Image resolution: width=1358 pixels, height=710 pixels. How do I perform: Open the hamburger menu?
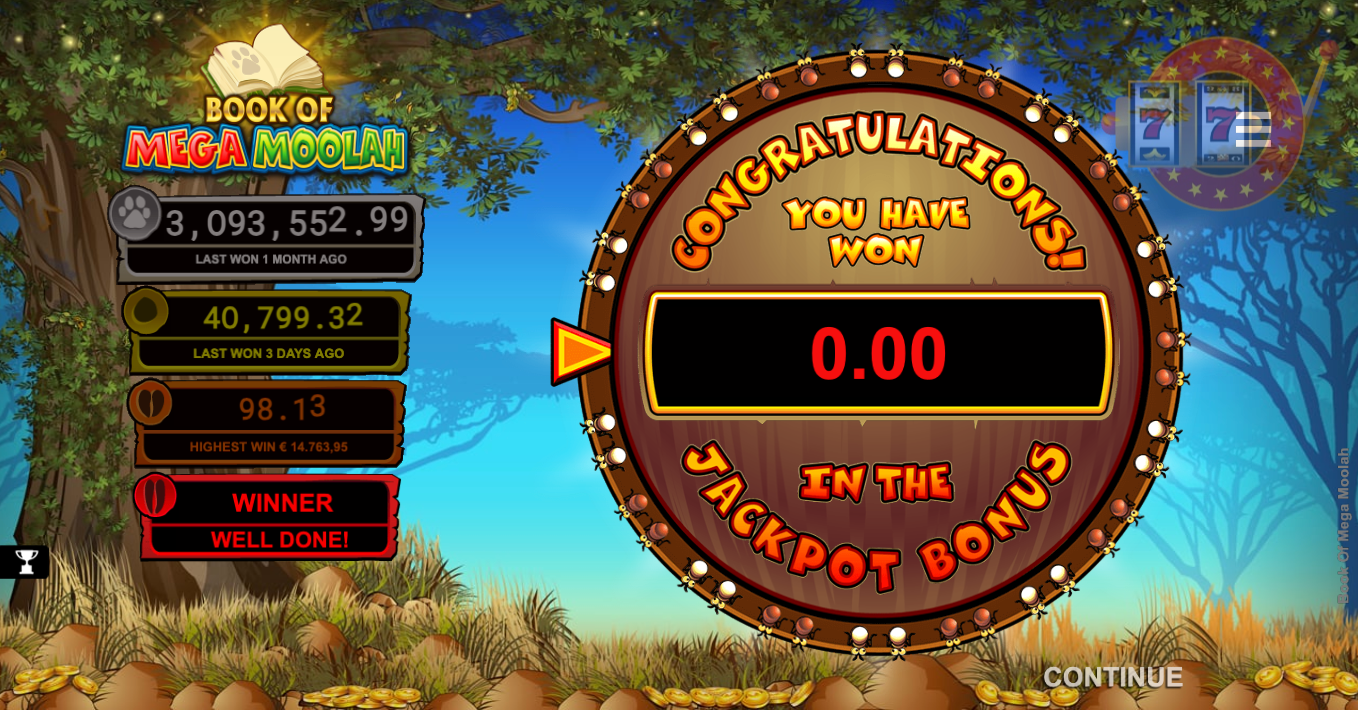1253,130
